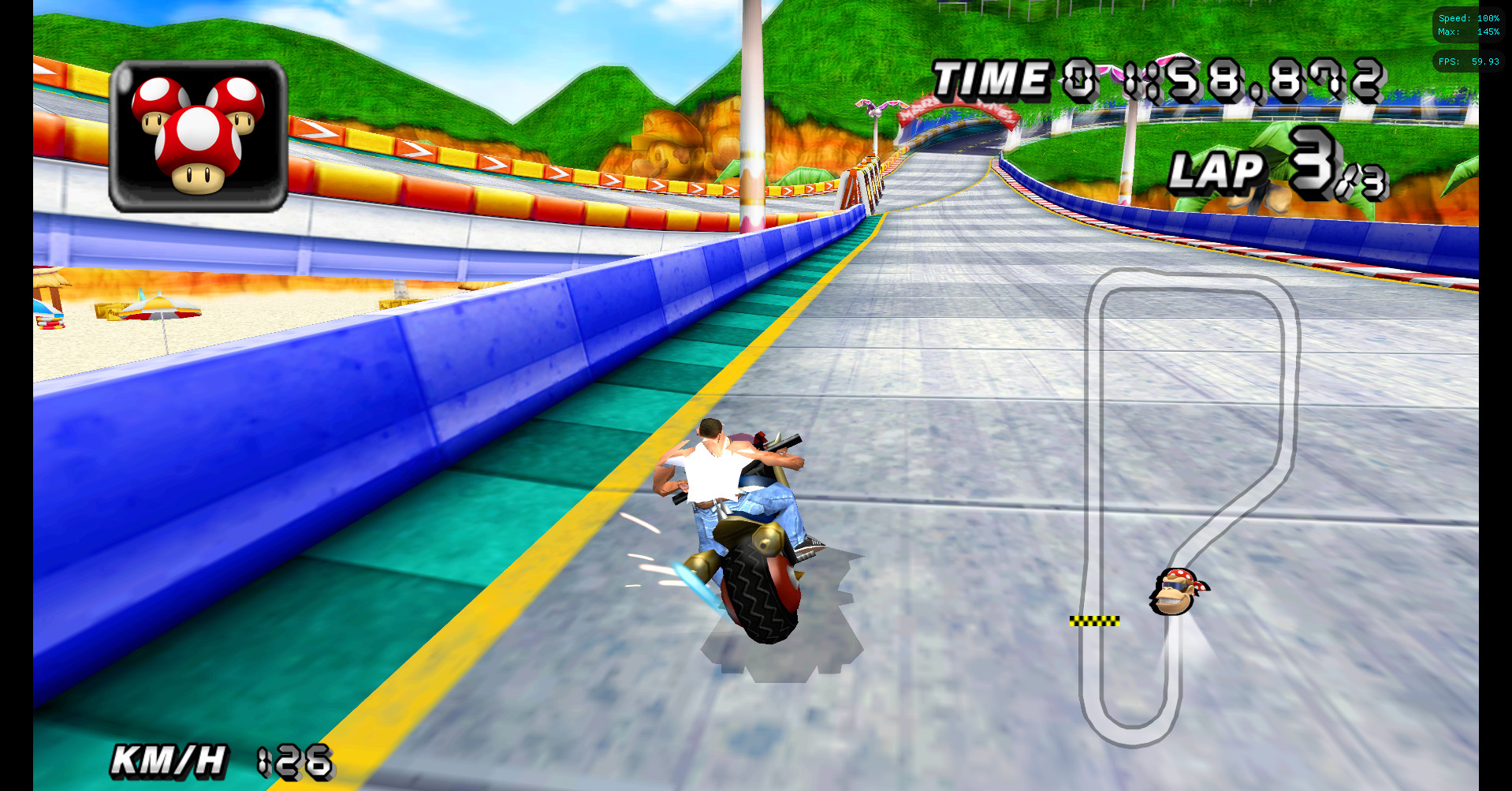The height and width of the screenshot is (791, 1512).
Task: Click the checkered finish line marker on minimap
Action: 1097,621
